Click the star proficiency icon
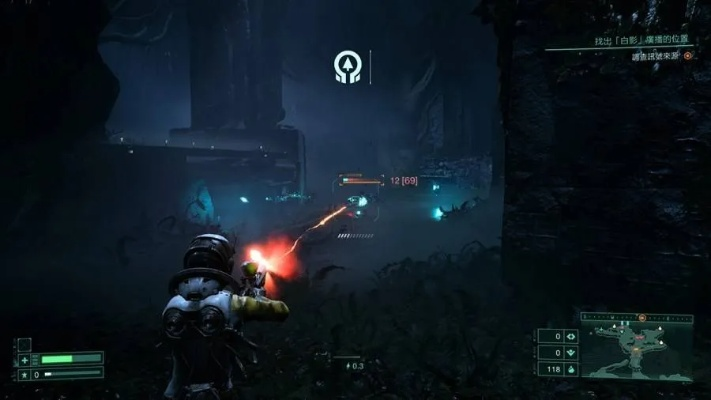The height and width of the screenshot is (400, 711). coord(22,374)
